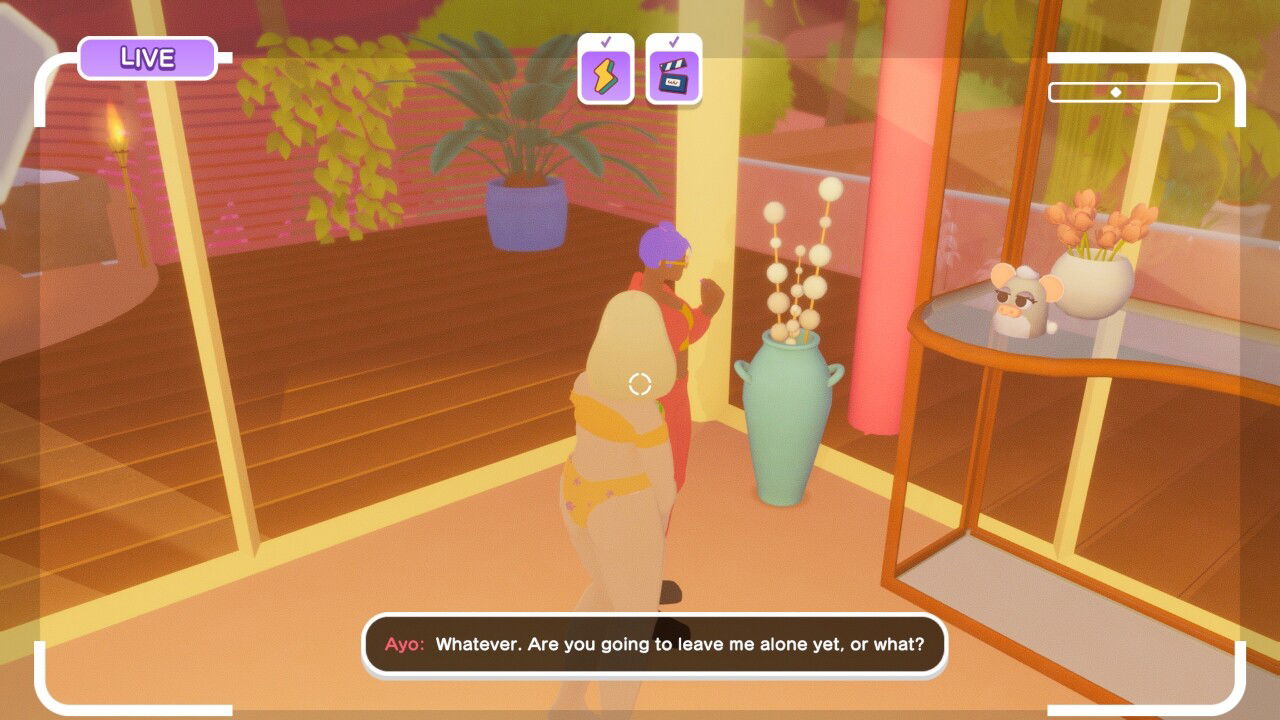
Task: Open the clapperboard scene objective icon
Action: click(673, 72)
